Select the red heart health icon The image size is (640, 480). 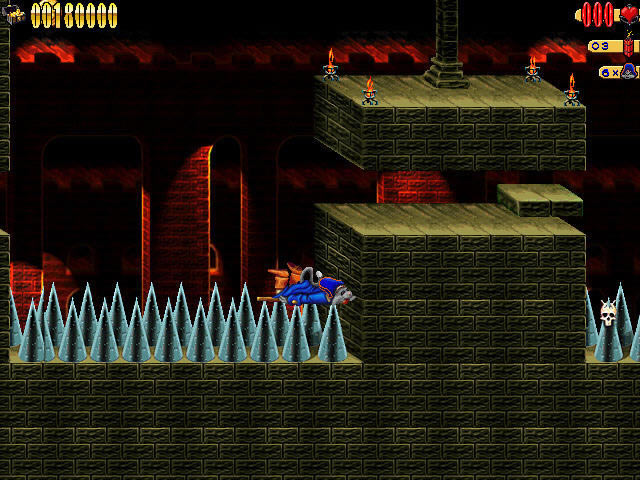pyautogui.click(x=629, y=14)
